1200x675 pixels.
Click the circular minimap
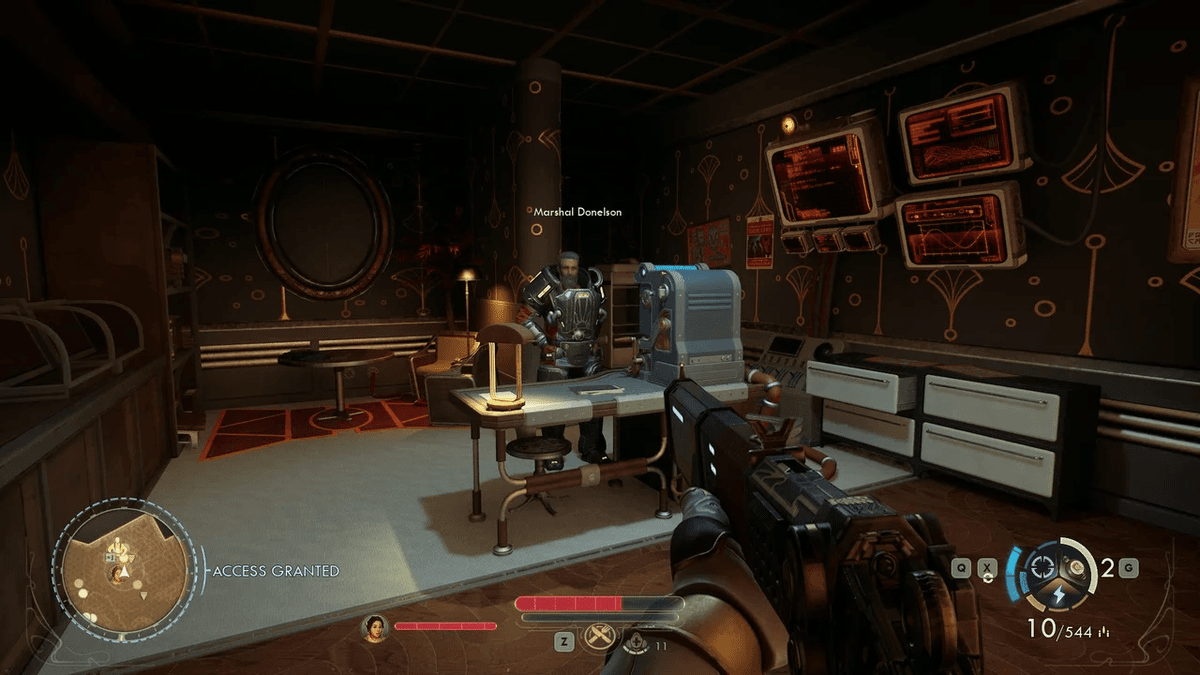pos(122,571)
